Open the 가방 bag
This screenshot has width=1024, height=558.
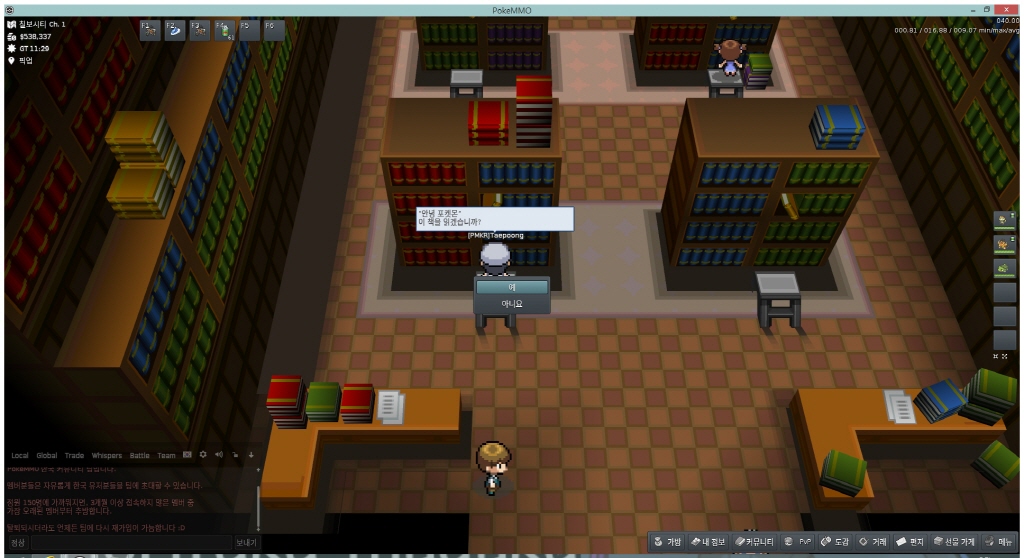tap(668, 541)
